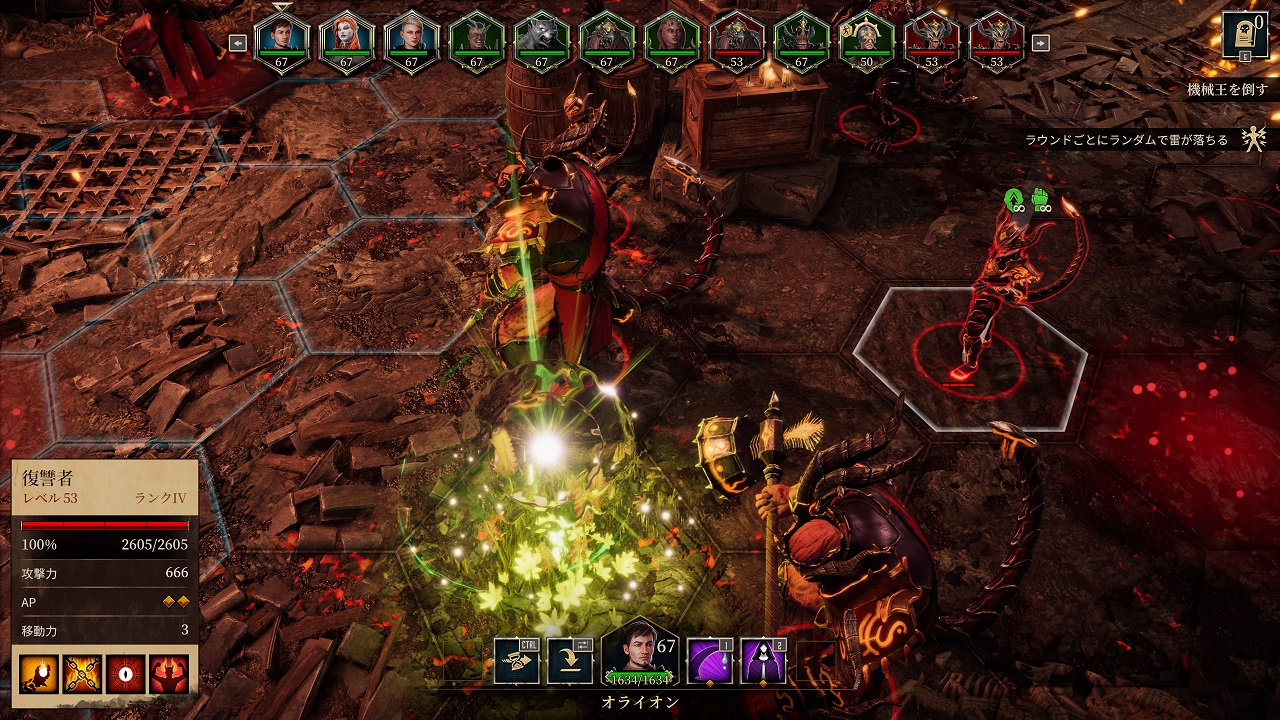Viewport: 1280px width, 720px height.
Task: Select Orion's portrait in the action bar
Action: (x=637, y=655)
